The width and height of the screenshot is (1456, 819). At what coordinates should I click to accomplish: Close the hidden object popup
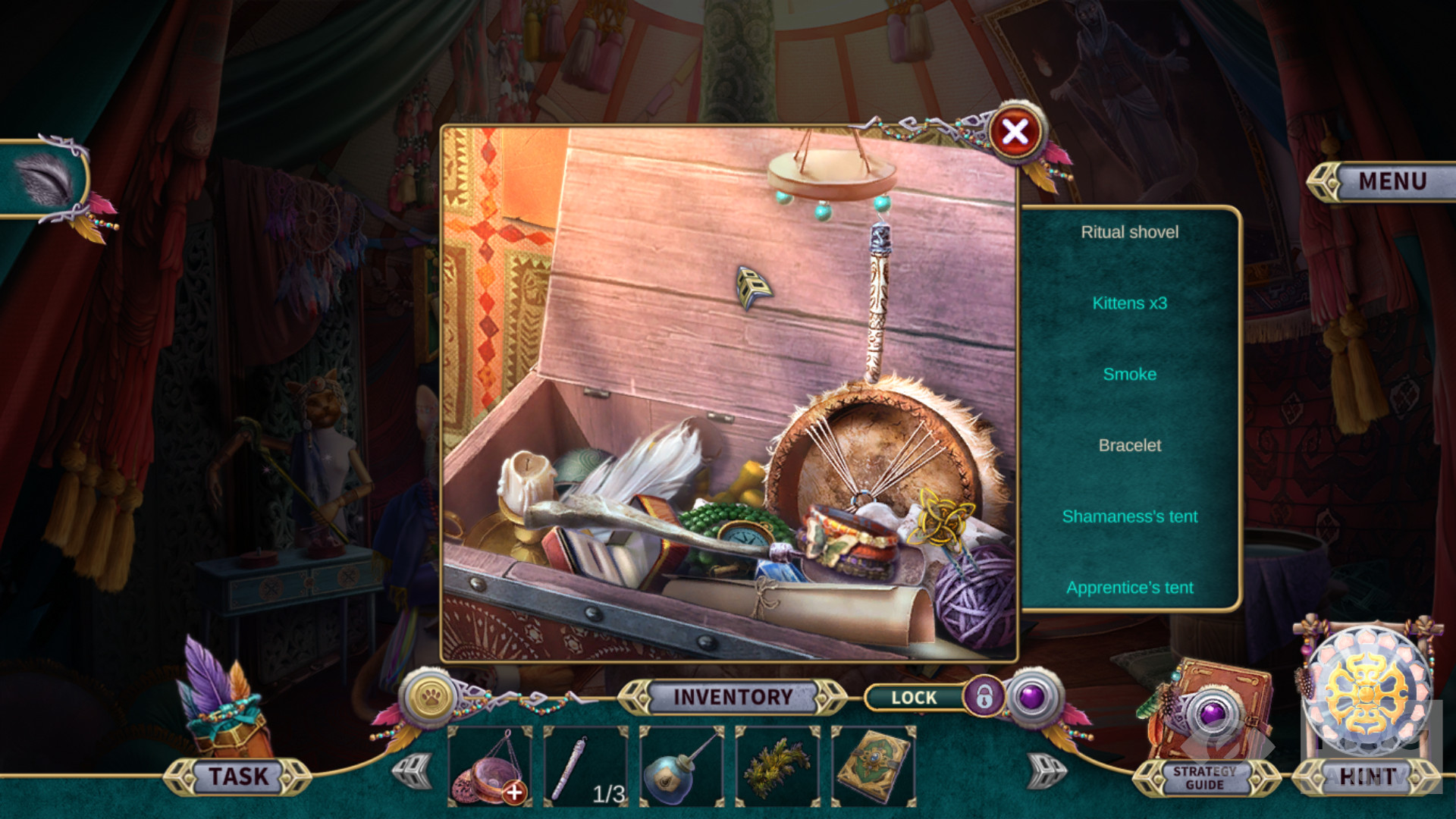pos(1015,133)
